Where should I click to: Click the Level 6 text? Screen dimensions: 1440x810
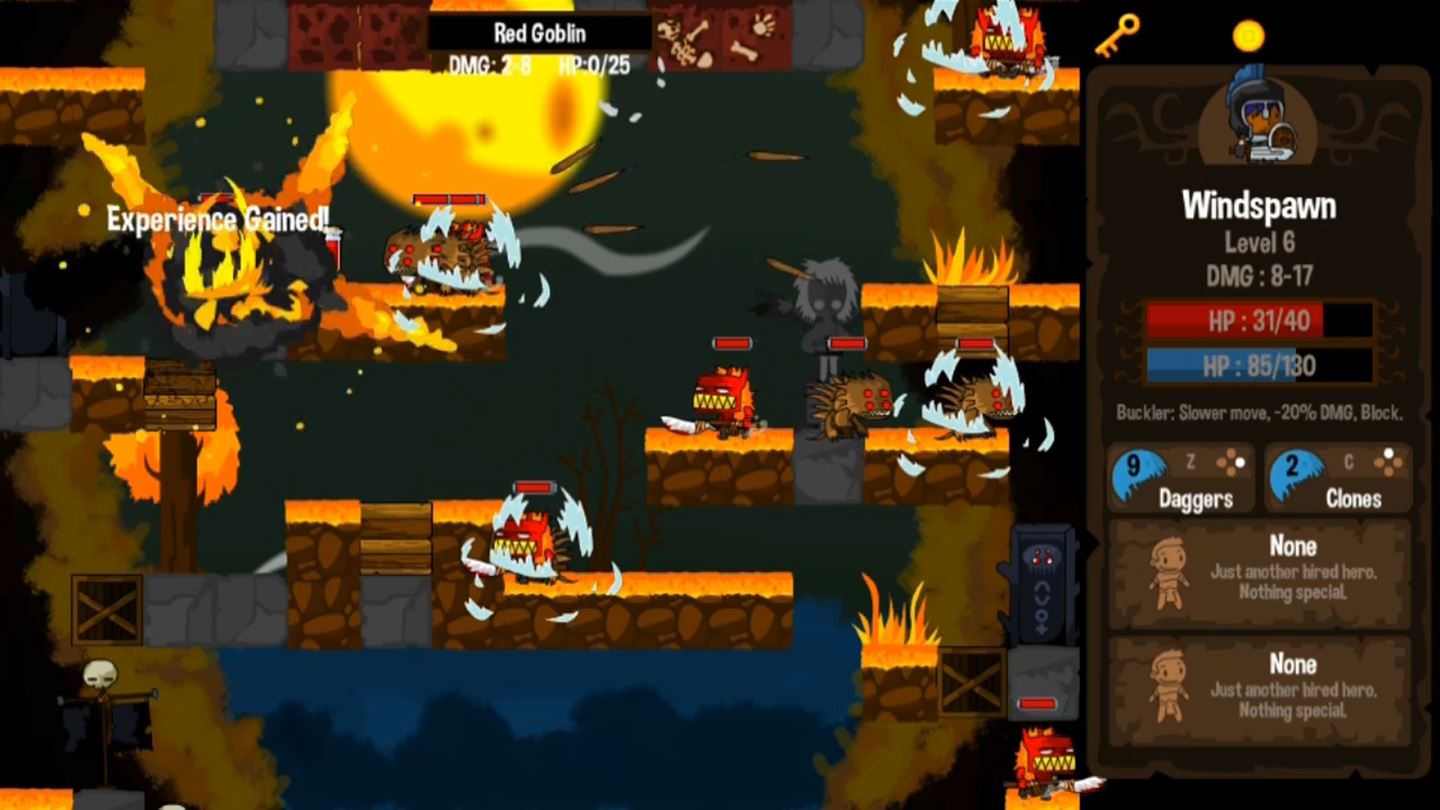pos(1259,240)
